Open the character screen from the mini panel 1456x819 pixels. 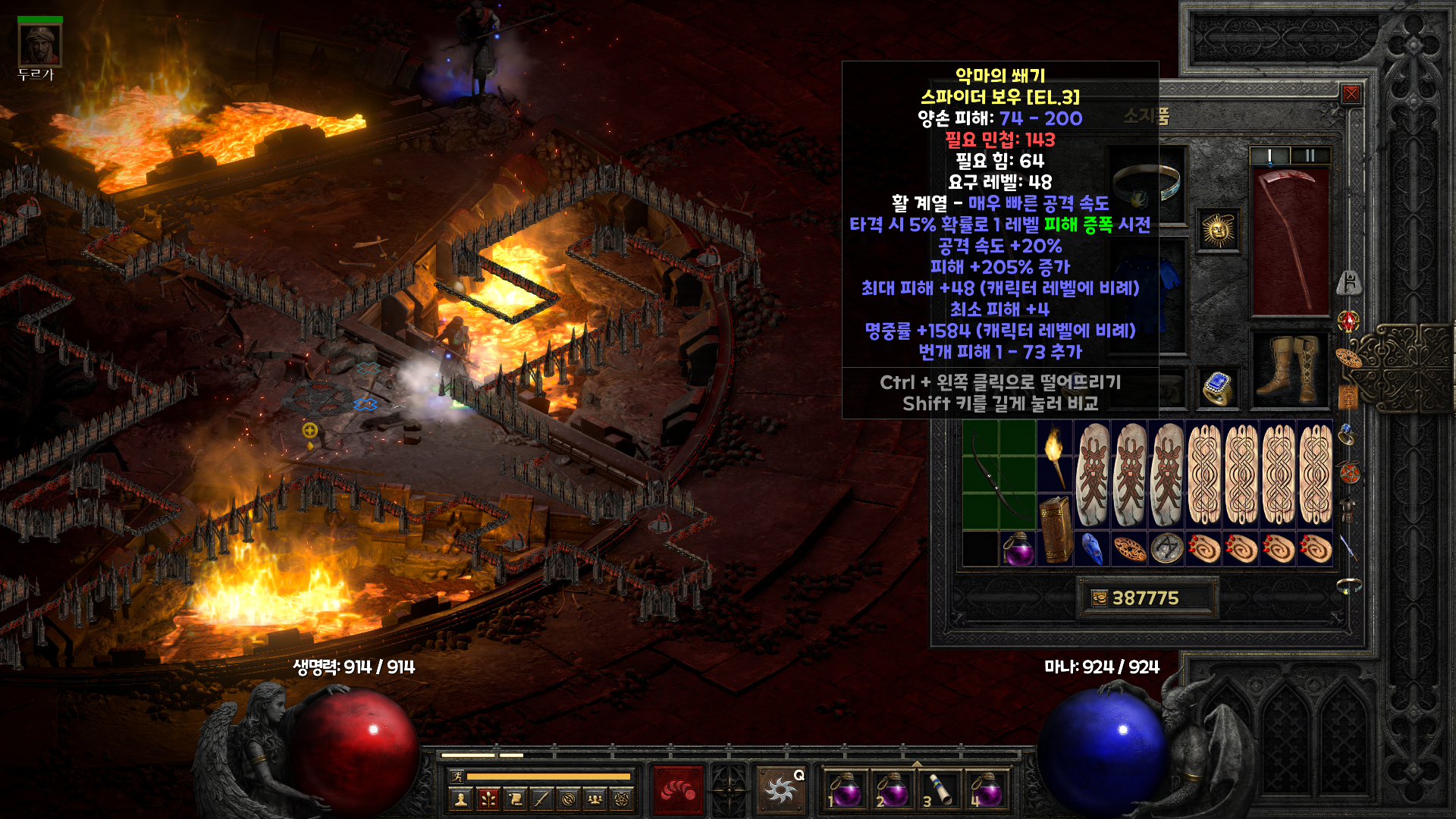[x=460, y=799]
